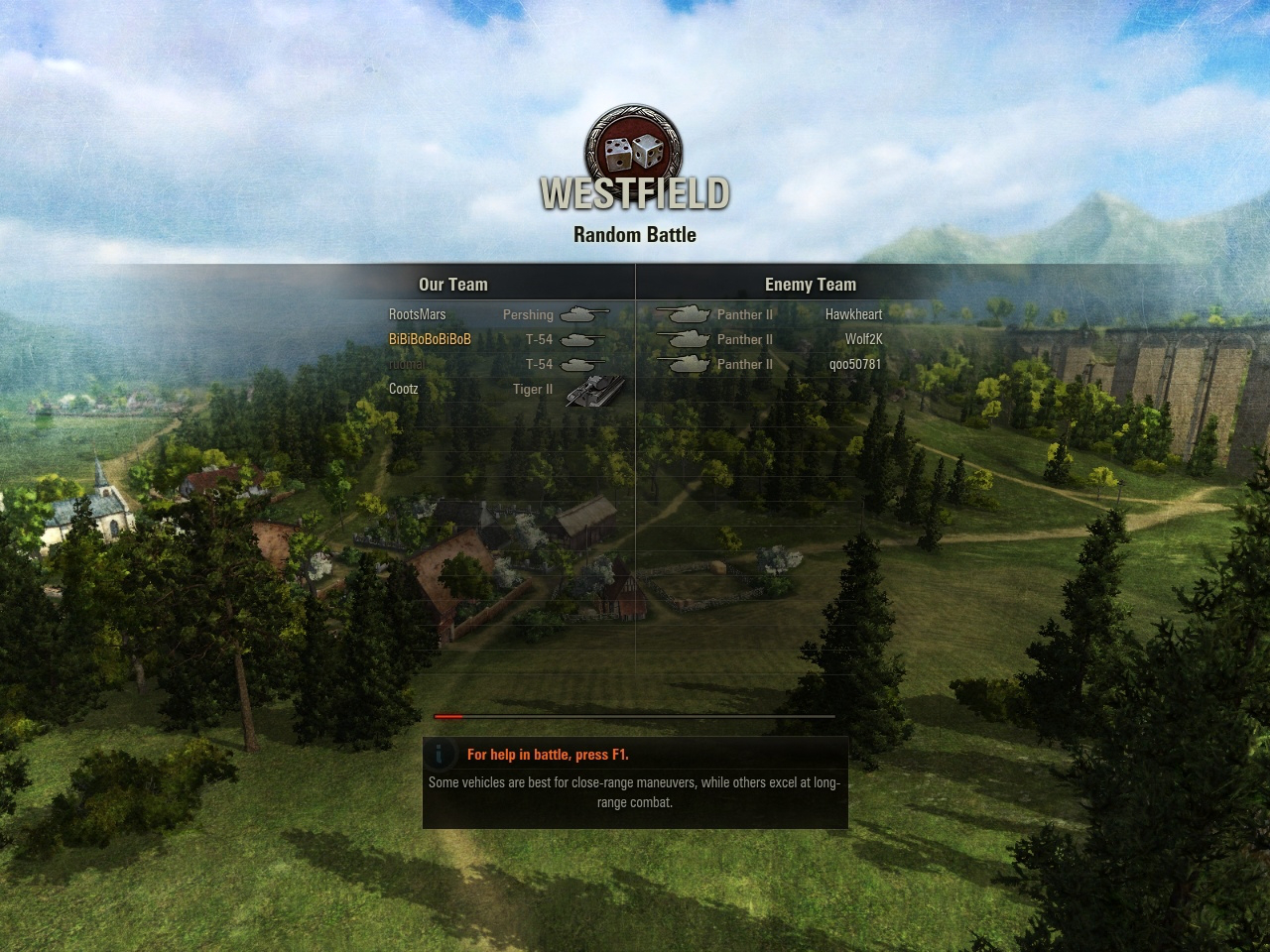
Task: Click the highlighted player BiBiBoBoBiBoB
Action: (430, 339)
